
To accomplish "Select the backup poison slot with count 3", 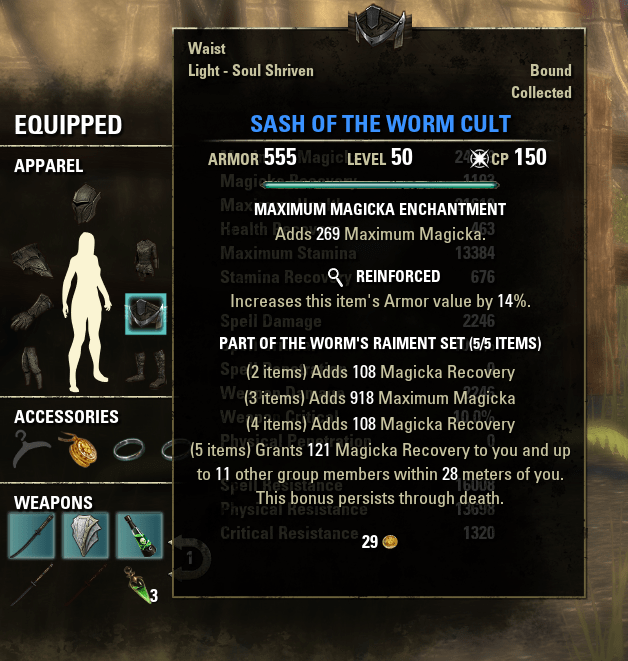I will 138,585.
